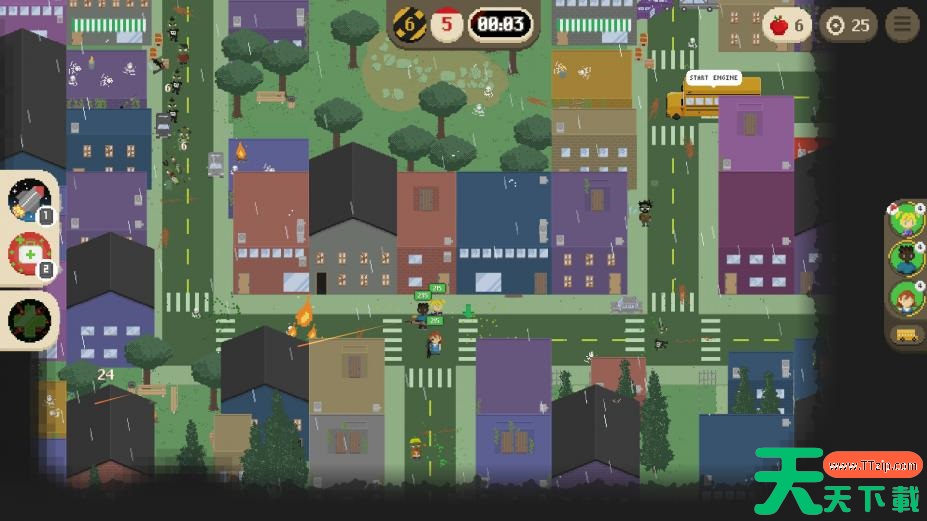
Task: Choose the dark-haired survivor in blue
Action: [x=906, y=258]
